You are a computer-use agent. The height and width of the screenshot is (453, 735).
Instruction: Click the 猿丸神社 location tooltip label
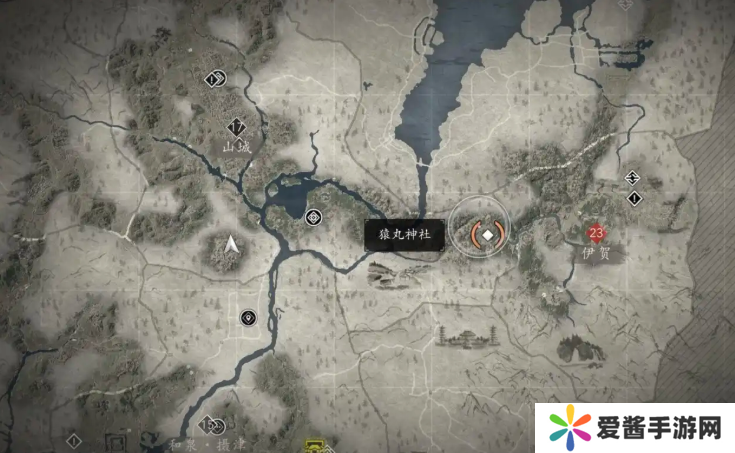click(x=405, y=235)
